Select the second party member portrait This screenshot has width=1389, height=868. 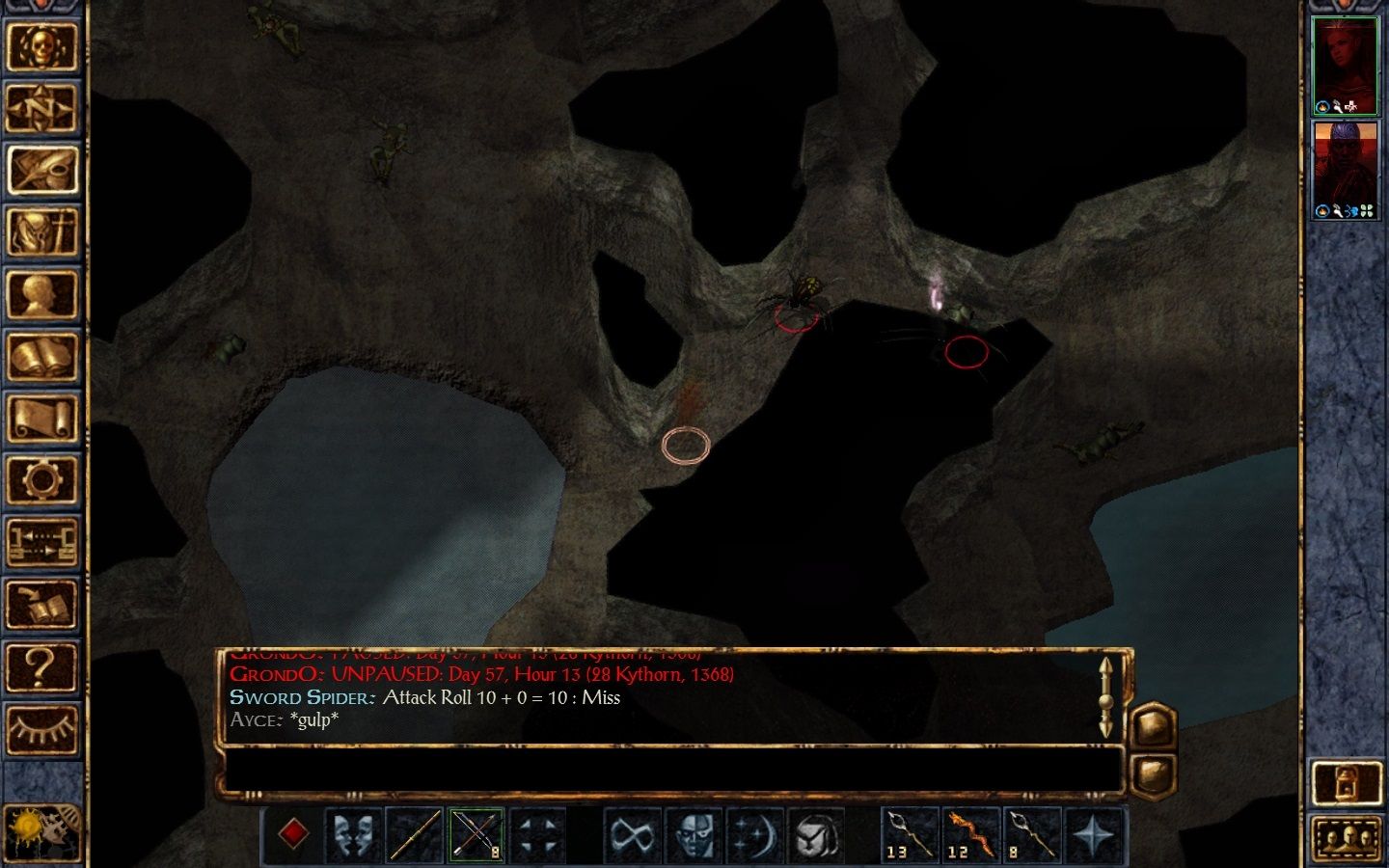tap(1347, 170)
